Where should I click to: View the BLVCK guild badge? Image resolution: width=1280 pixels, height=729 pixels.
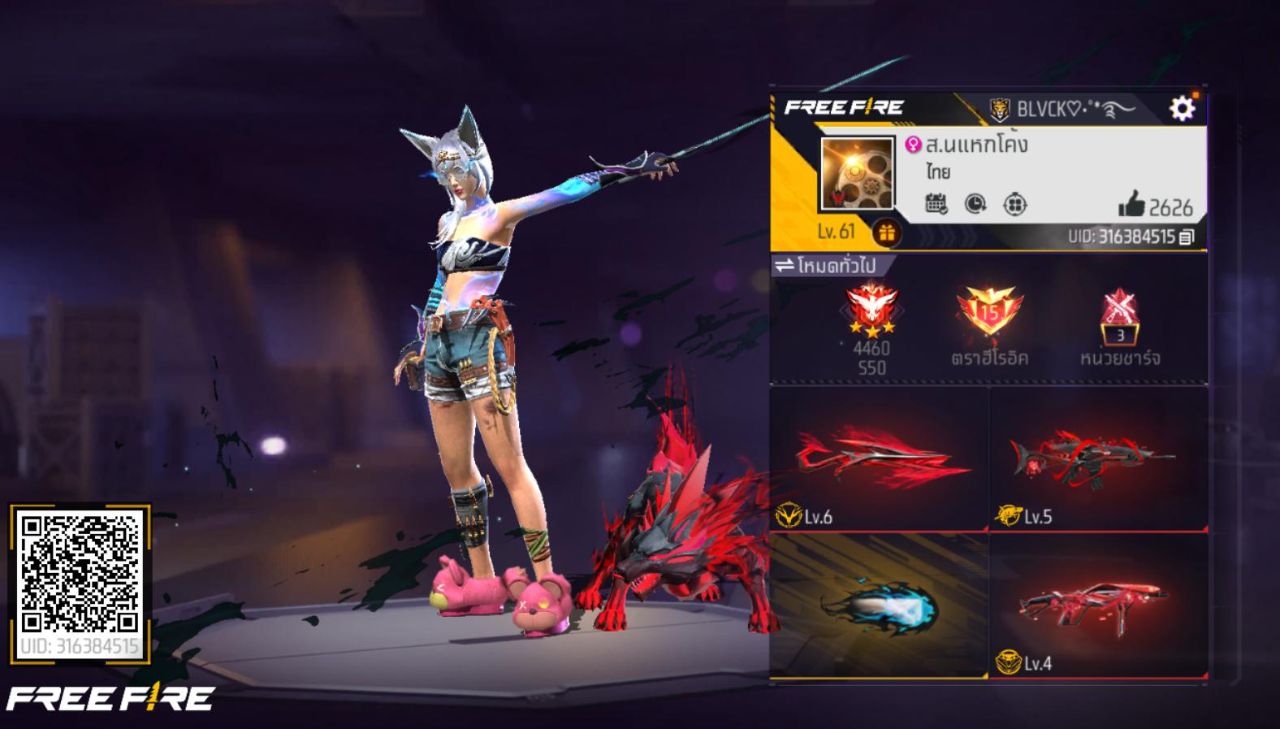click(1000, 109)
